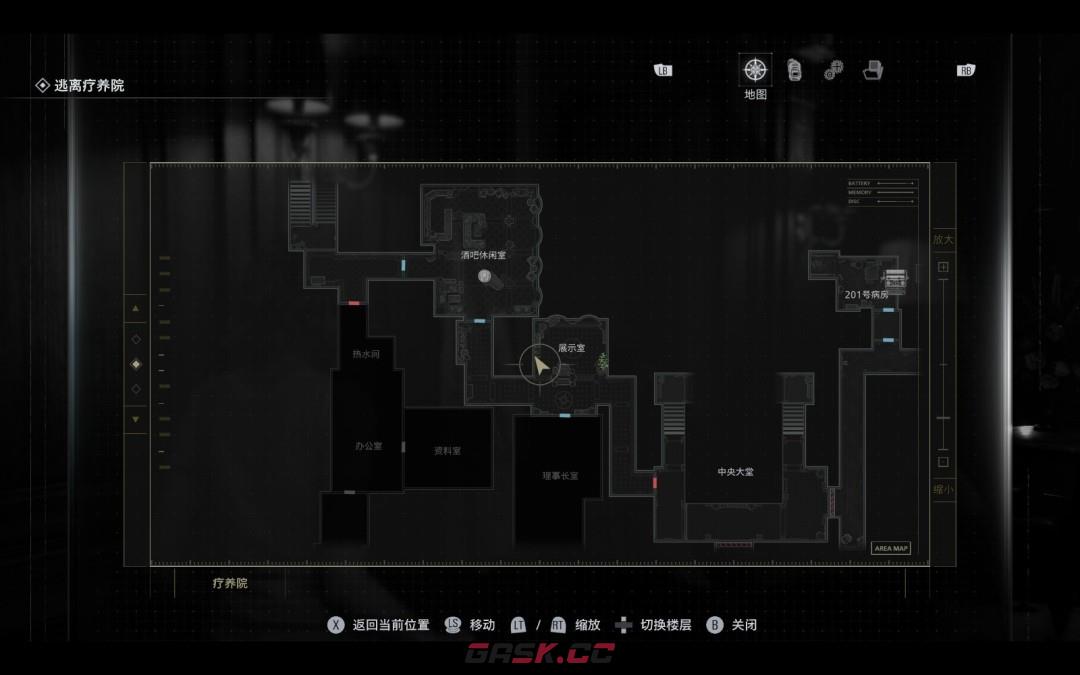
Task: Click the floor-down arrow
Action: 136,419
